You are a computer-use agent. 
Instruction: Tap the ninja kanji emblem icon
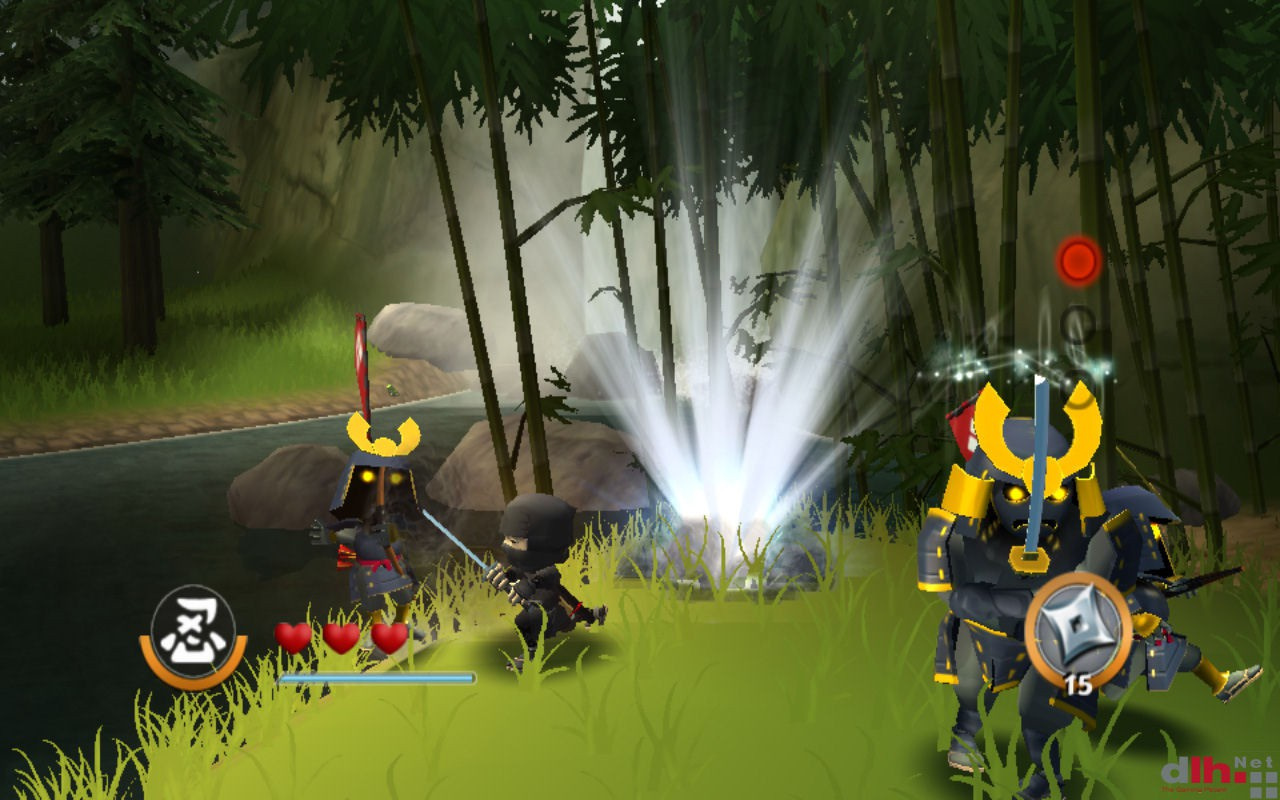tap(193, 632)
